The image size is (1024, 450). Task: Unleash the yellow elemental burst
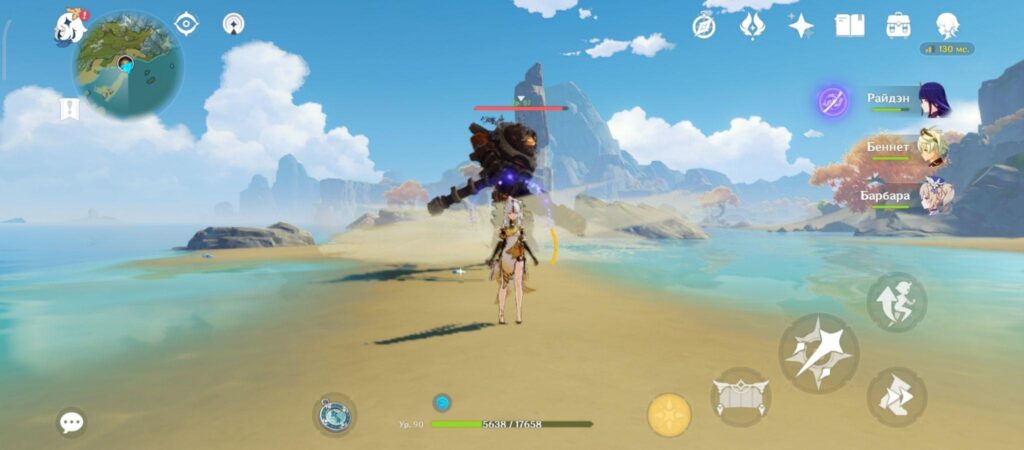pos(669,414)
